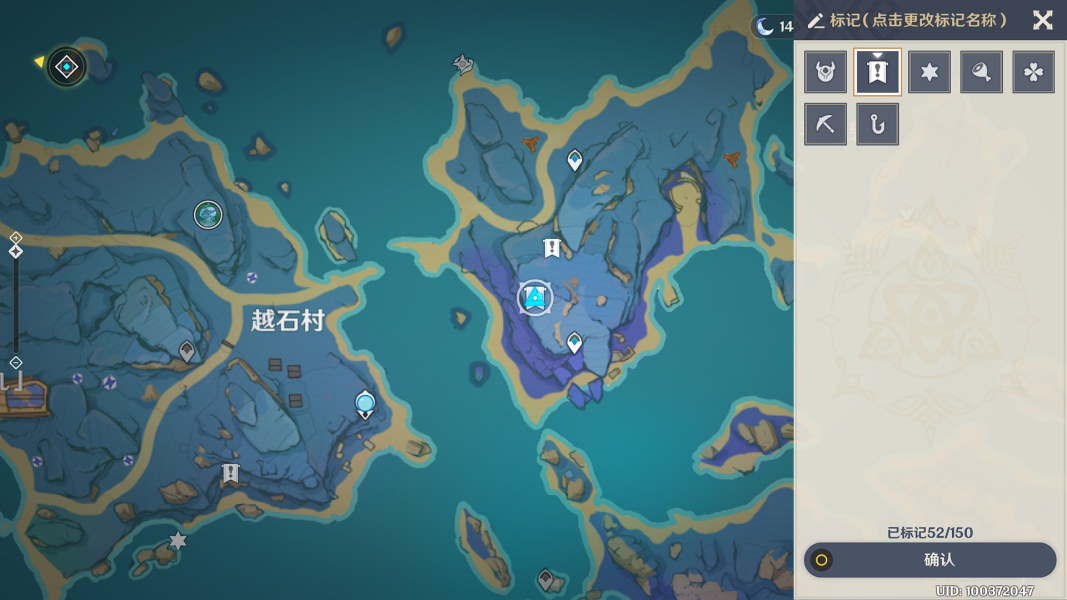Select the blue orb waypoint east of 越石村
The width and height of the screenshot is (1067, 600).
pyautogui.click(x=365, y=404)
